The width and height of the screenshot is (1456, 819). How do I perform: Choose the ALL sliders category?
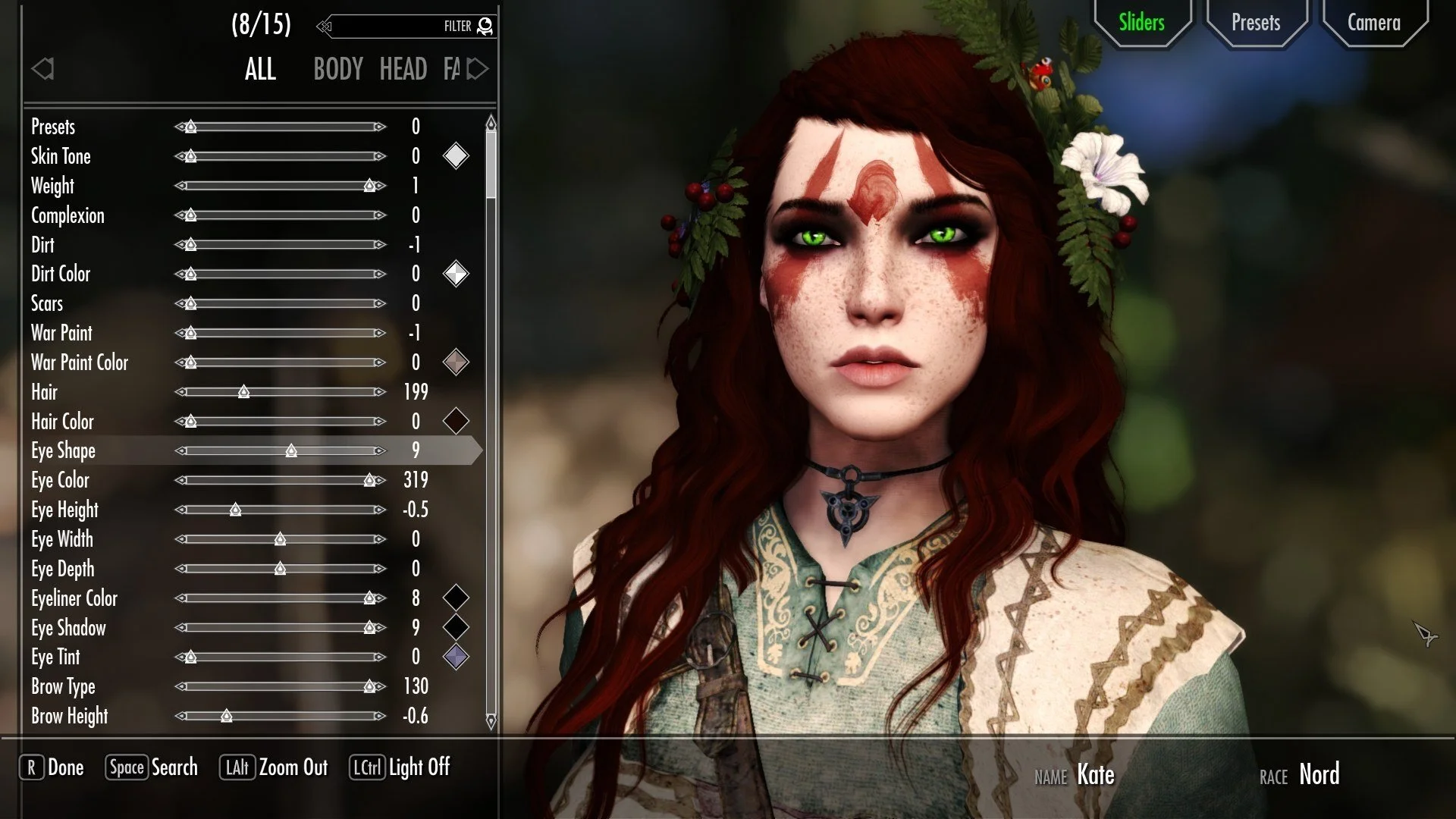point(260,70)
